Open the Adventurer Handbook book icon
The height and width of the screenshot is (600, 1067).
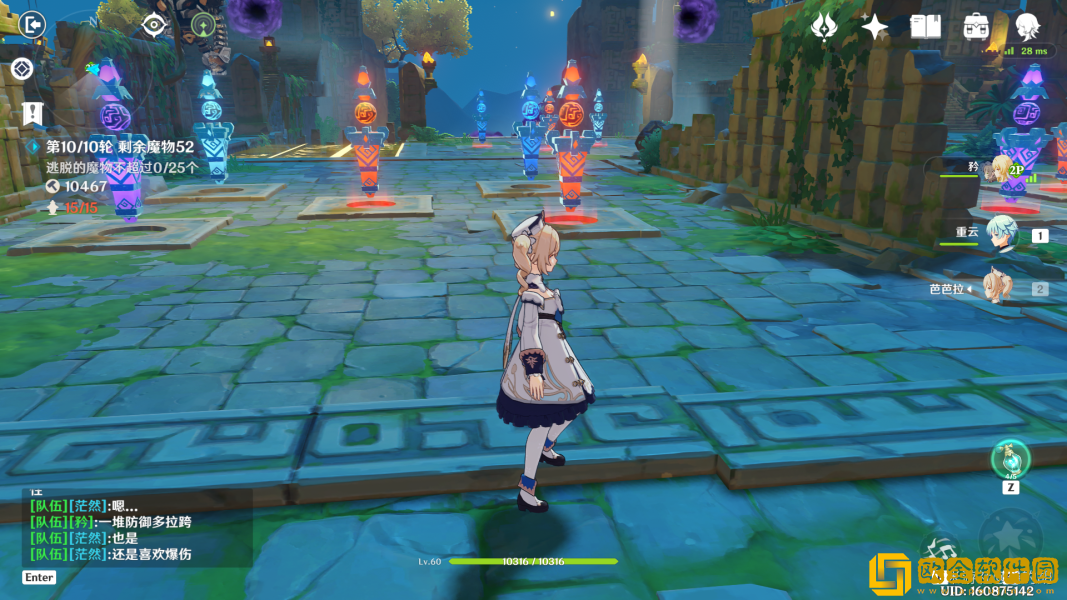pyautogui.click(x=925, y=27)
